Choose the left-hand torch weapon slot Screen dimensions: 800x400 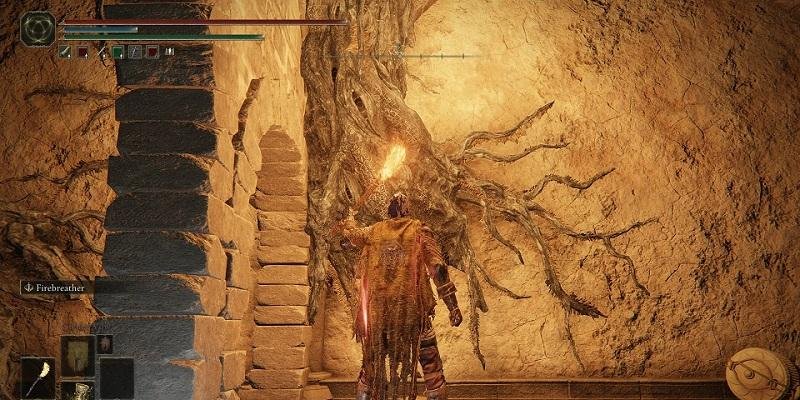[x=38, y=378]
